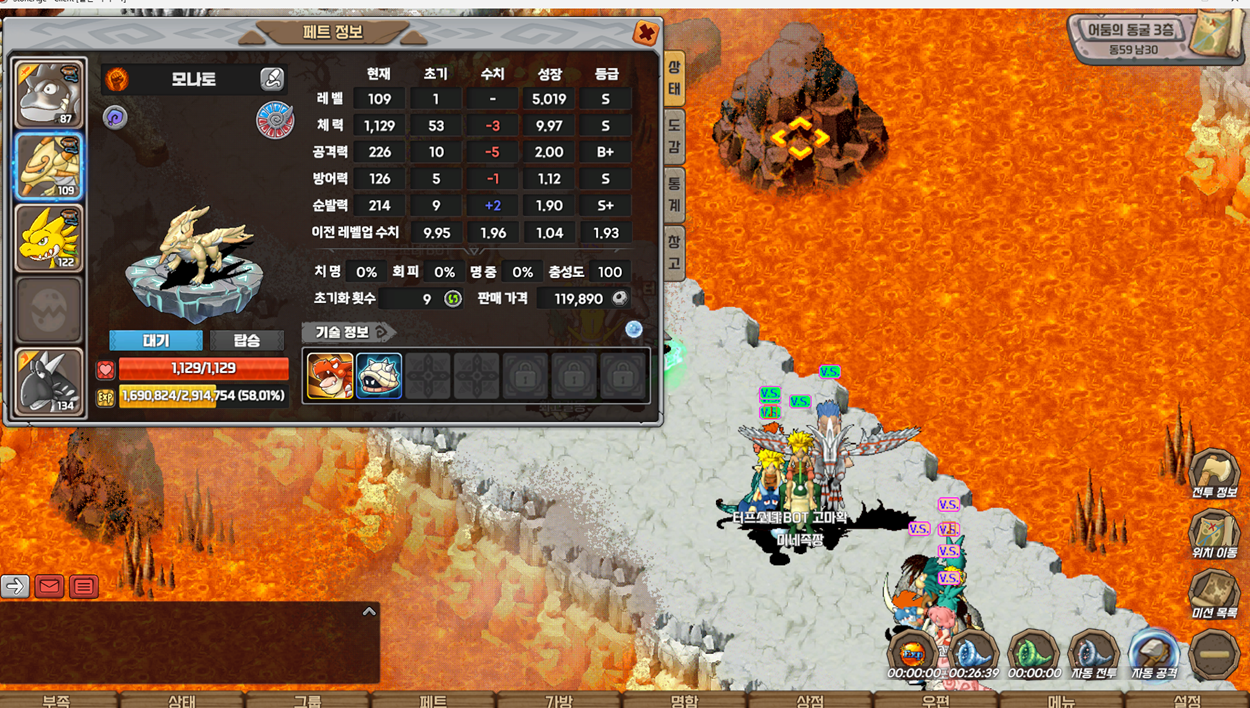Choose the 탑승 ride button
Image resolution: width=1250 pixels, height=708 pixels.
246,341
